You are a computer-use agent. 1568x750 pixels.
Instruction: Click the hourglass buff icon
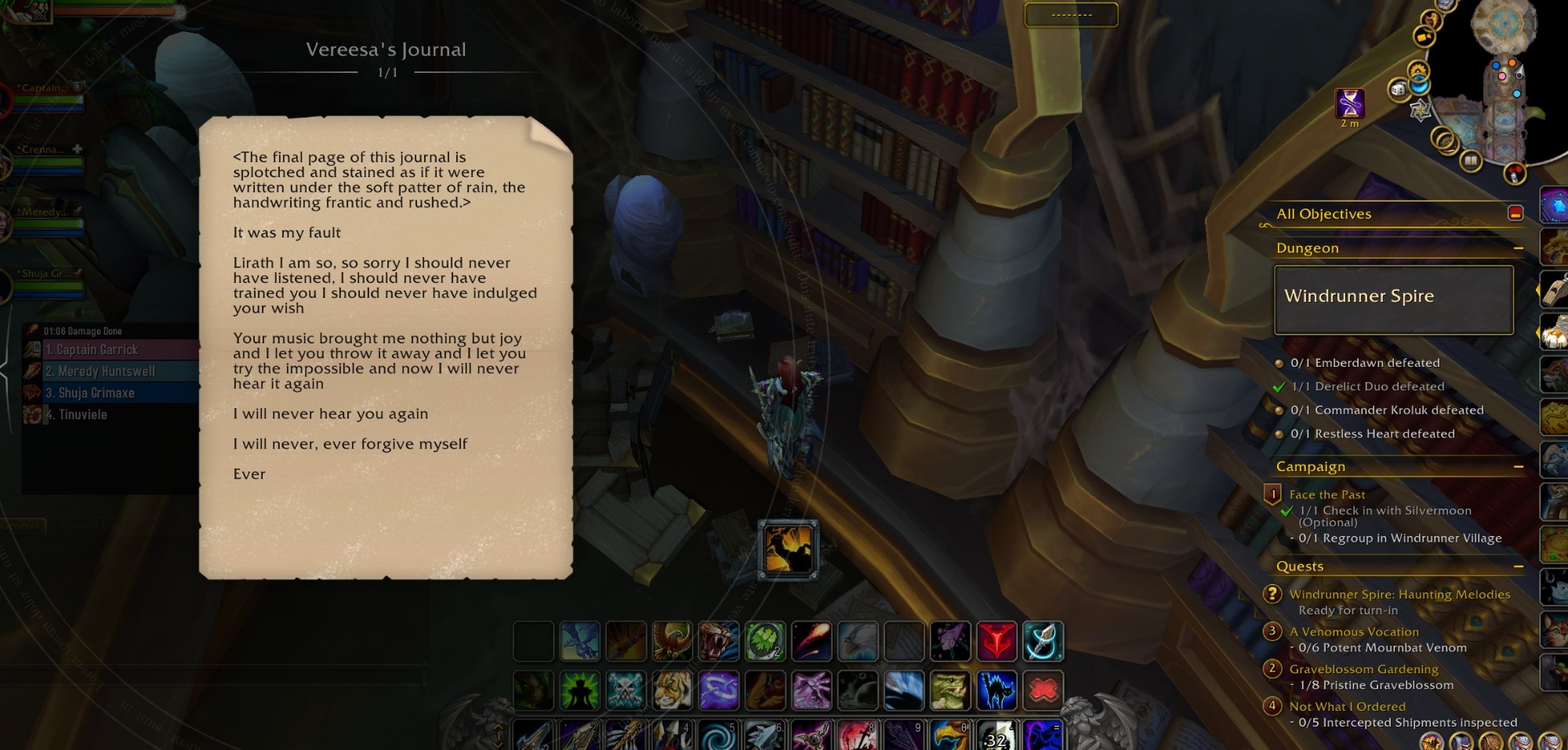coord(1349,103)
